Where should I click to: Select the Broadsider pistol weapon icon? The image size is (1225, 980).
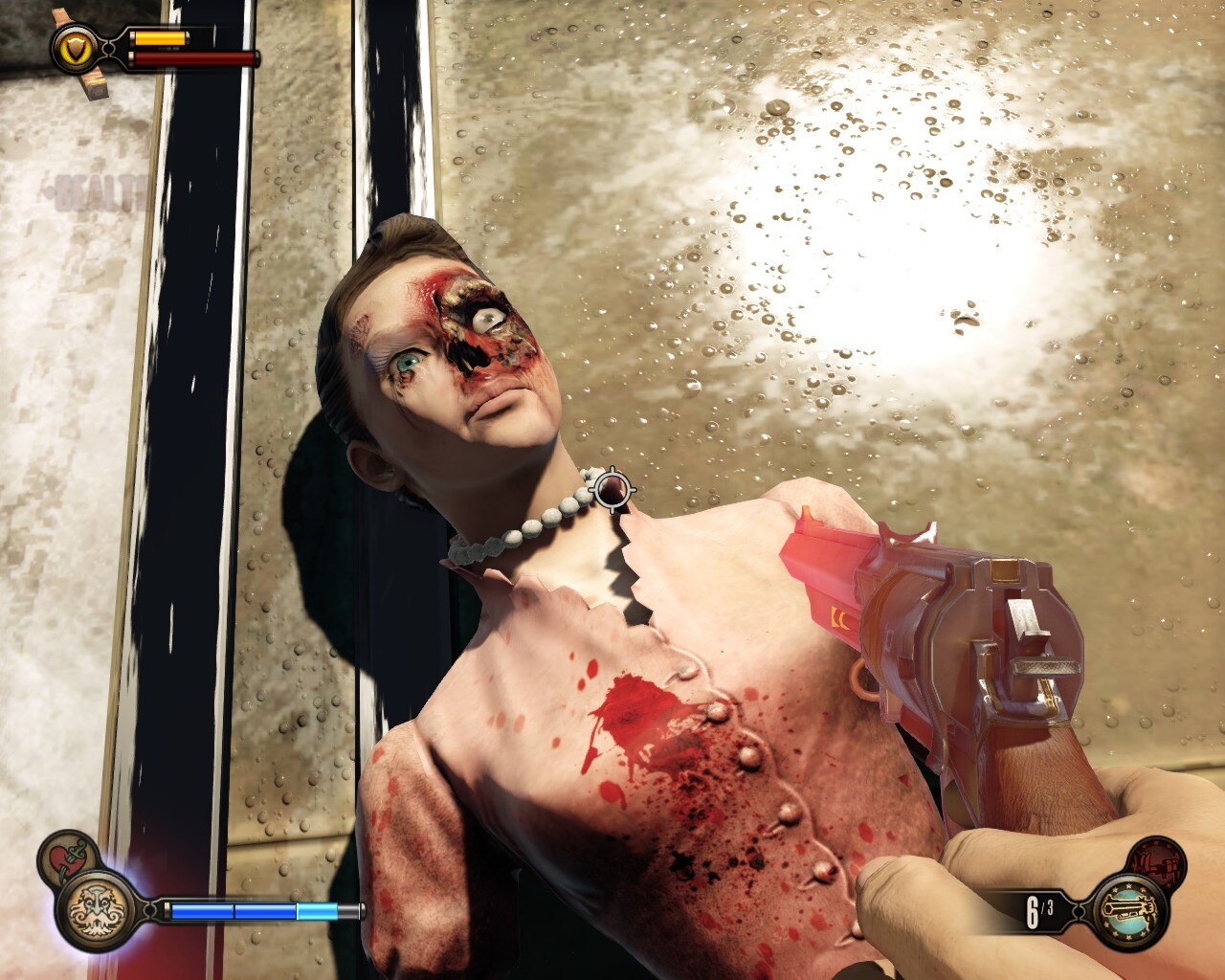click(1128, 910)
